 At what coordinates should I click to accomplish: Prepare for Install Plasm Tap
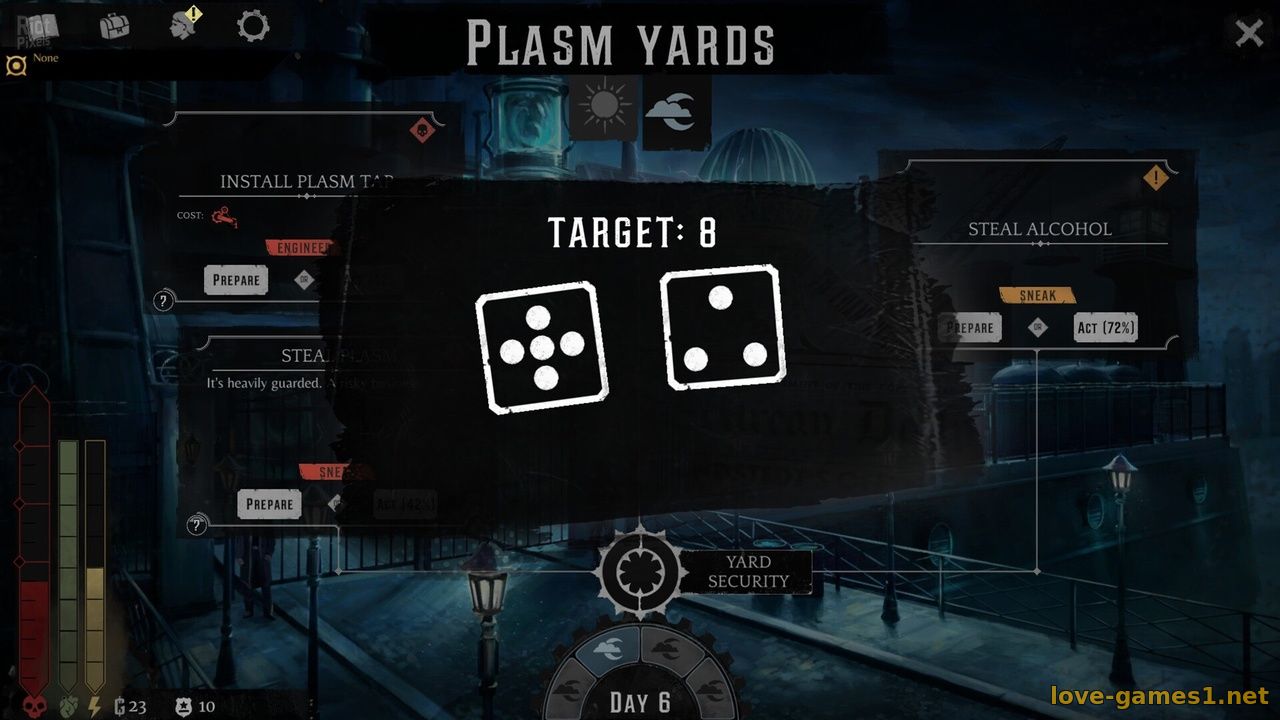pyautogui.click(x=236, y=280)
